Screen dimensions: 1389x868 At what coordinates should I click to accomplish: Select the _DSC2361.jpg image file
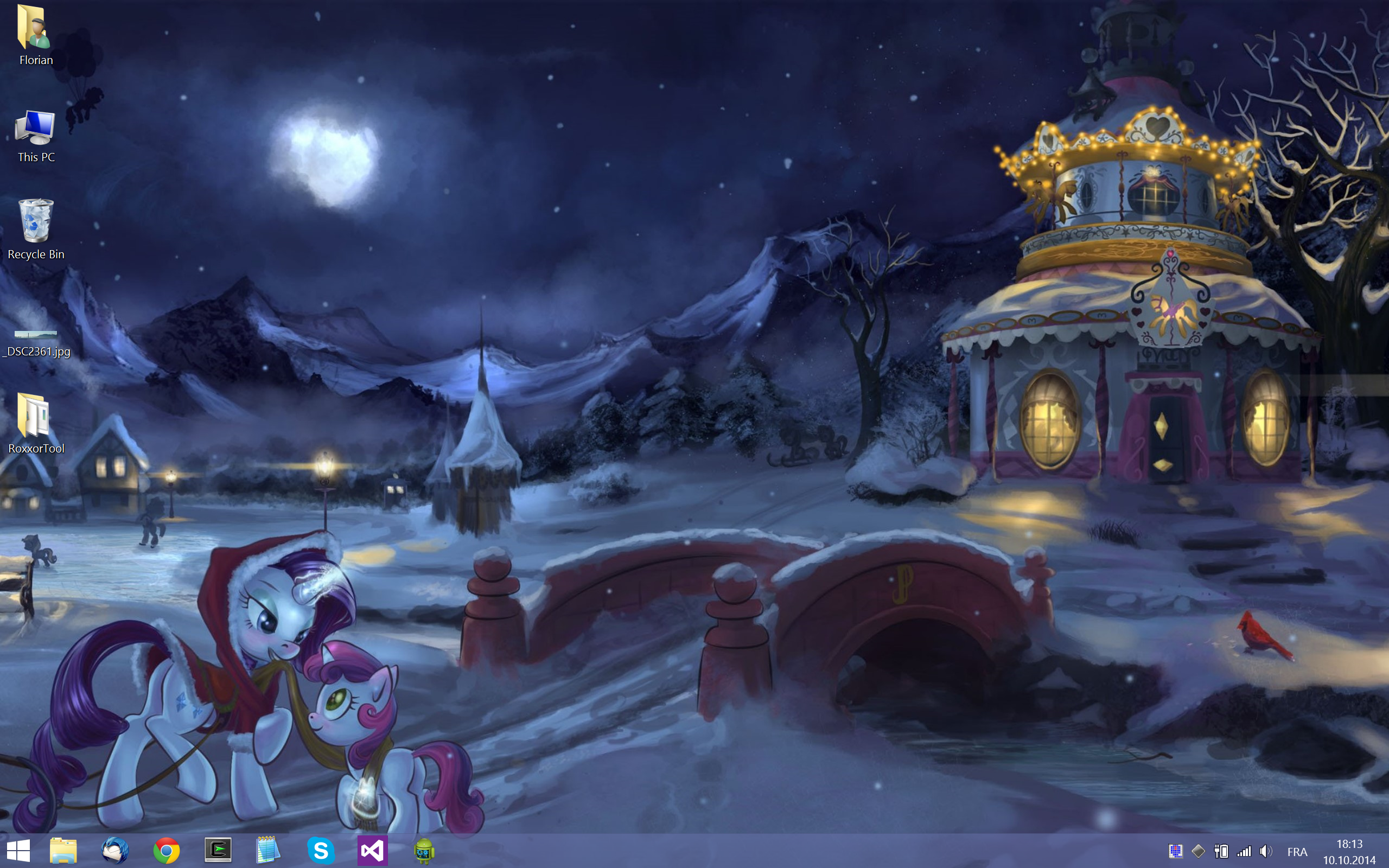(36, 343)
